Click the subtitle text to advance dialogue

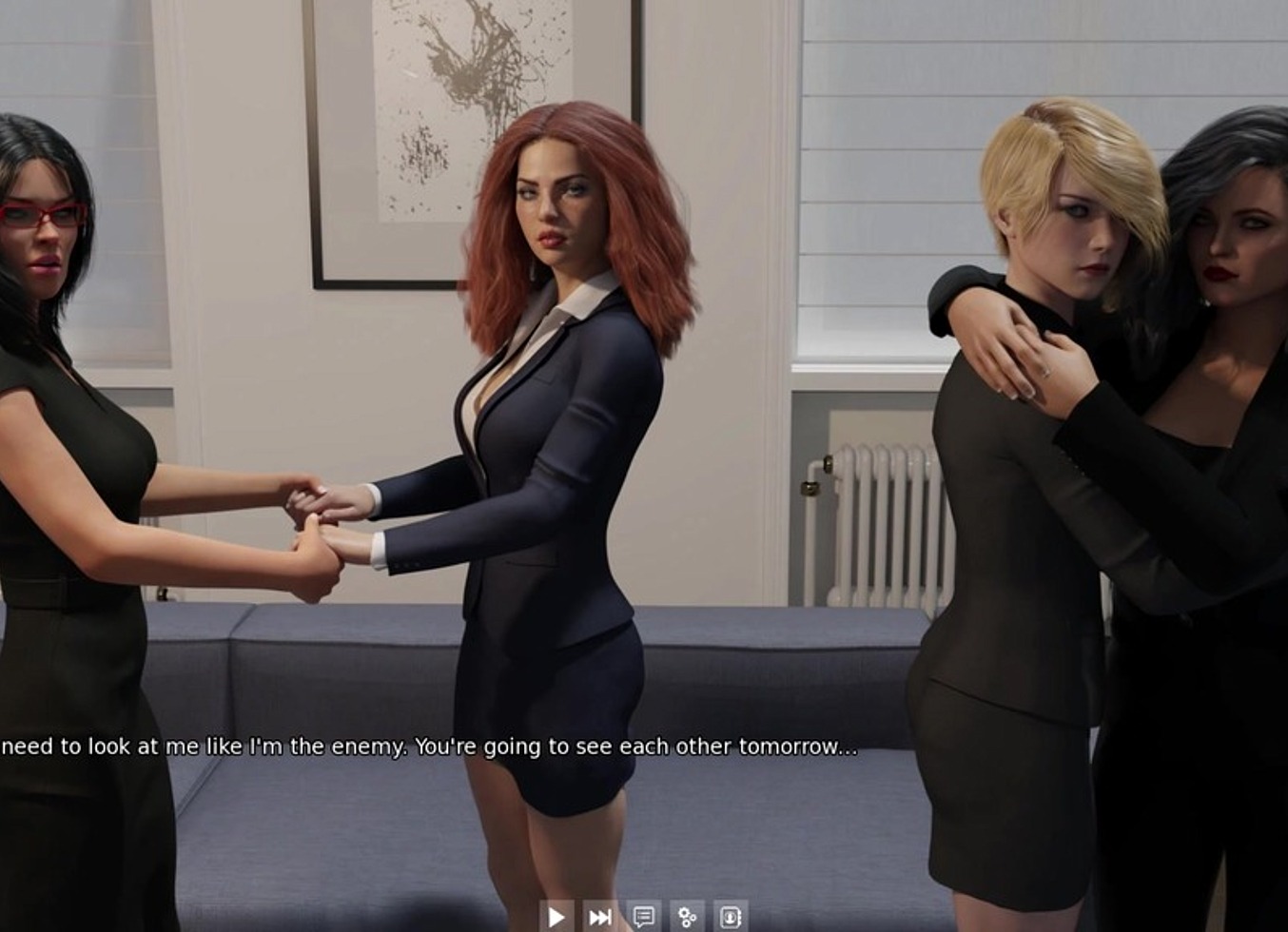tap(428, 749)
